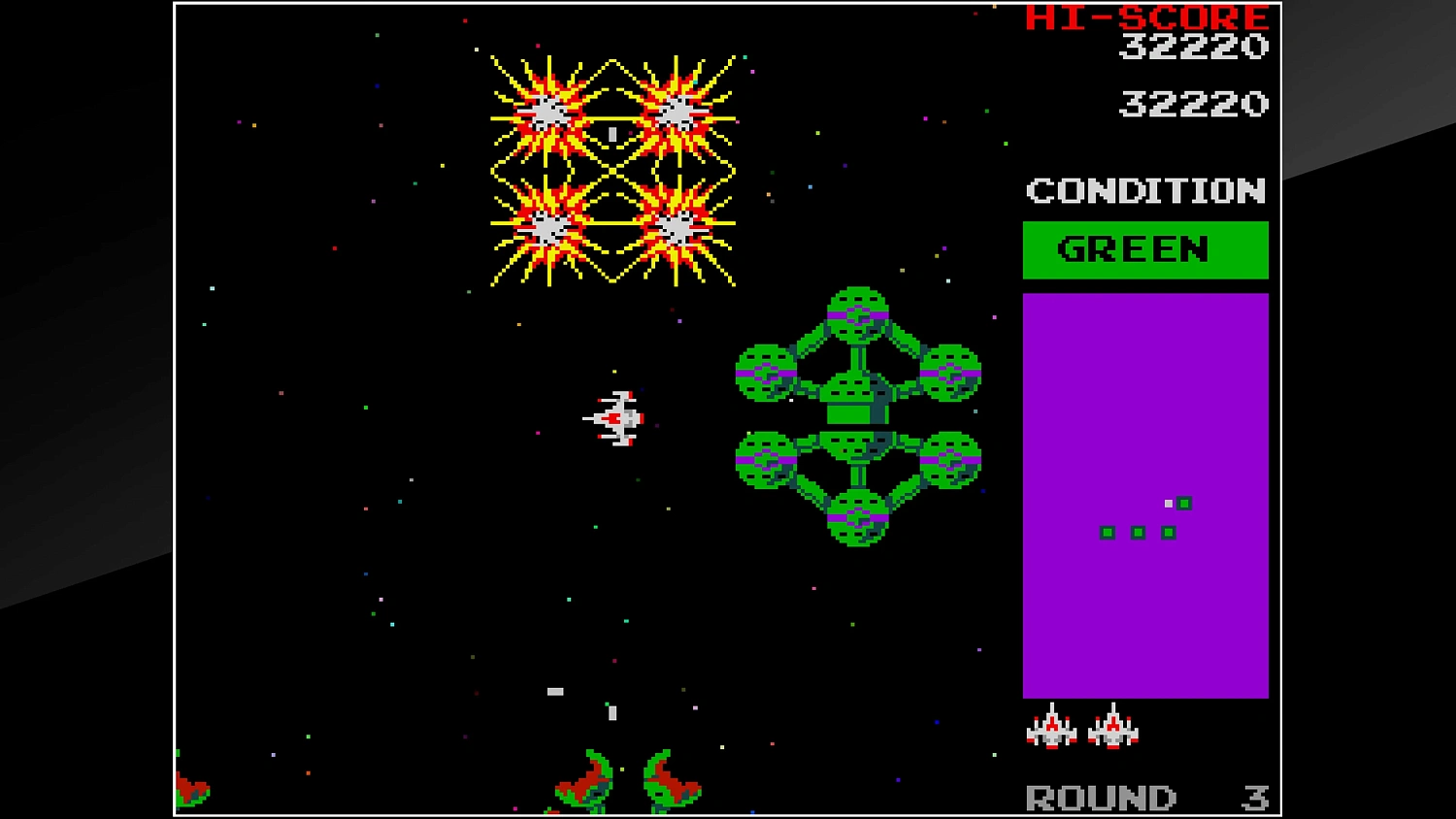Select the HI-SCORE label text

click(x=1148, y=17)
